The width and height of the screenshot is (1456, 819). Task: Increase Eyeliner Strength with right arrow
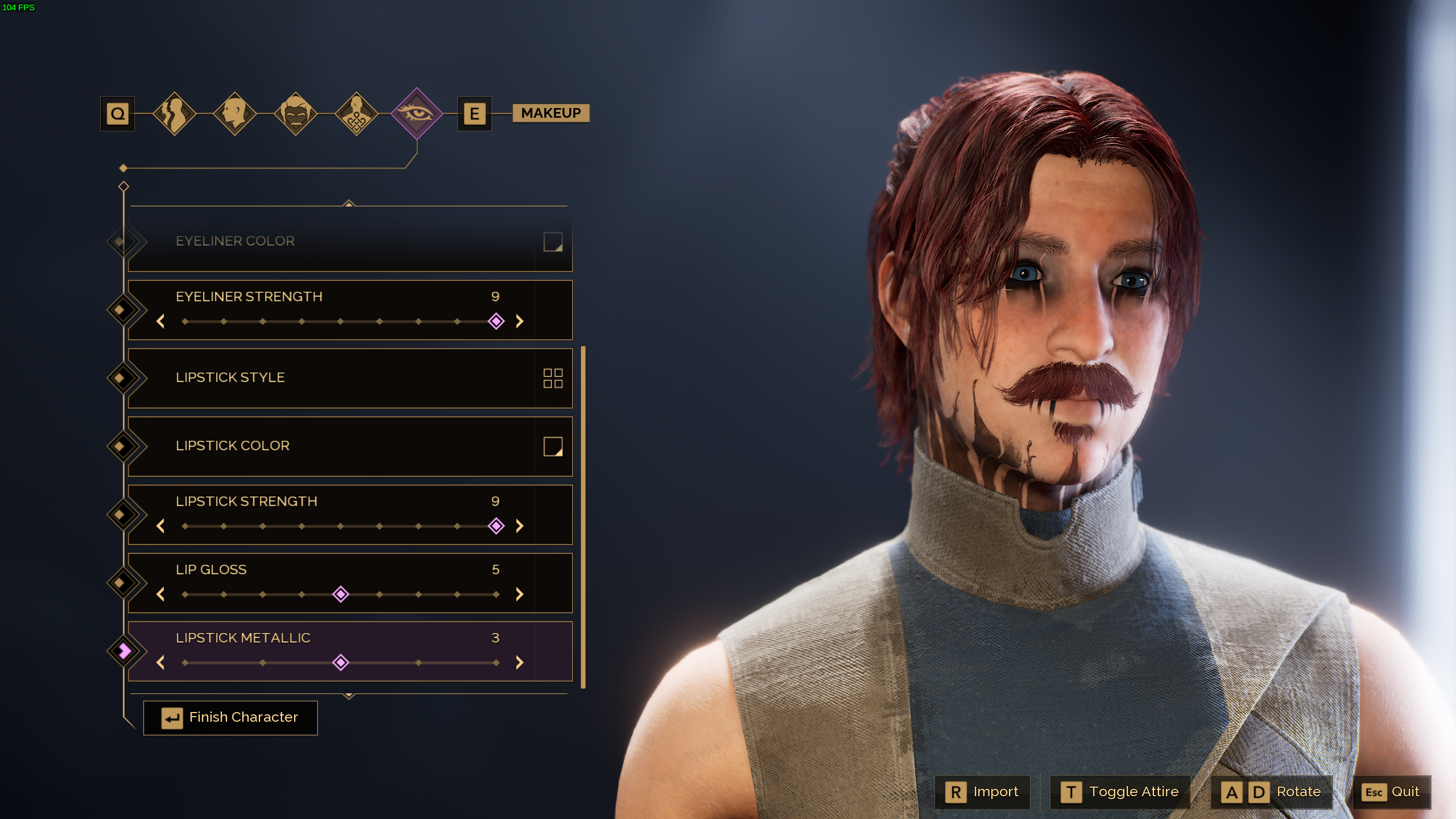(x=519, y=321)
